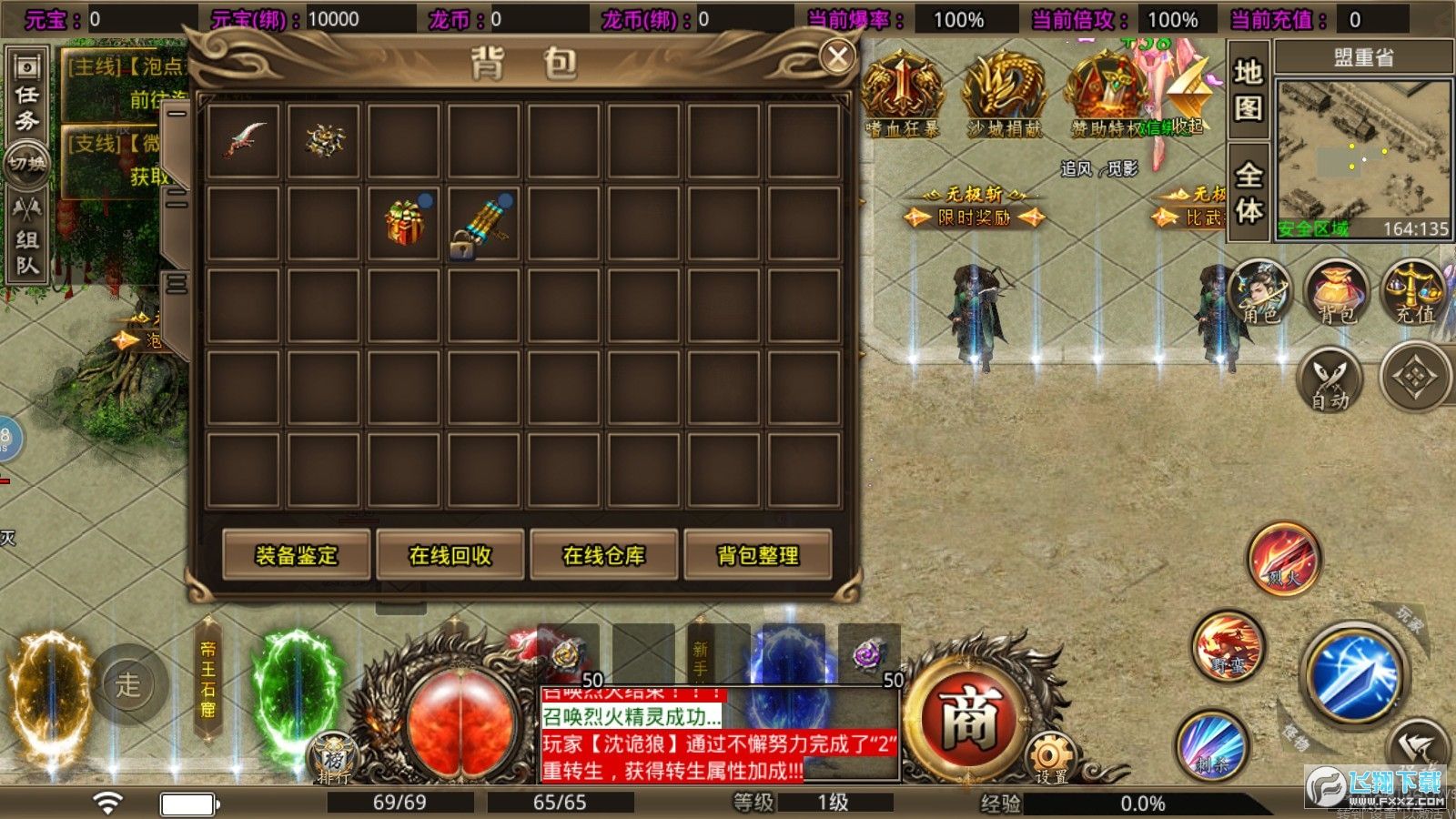Toggle the 走 walk movement mode
Screen dimensions: 1456x819
131,686
